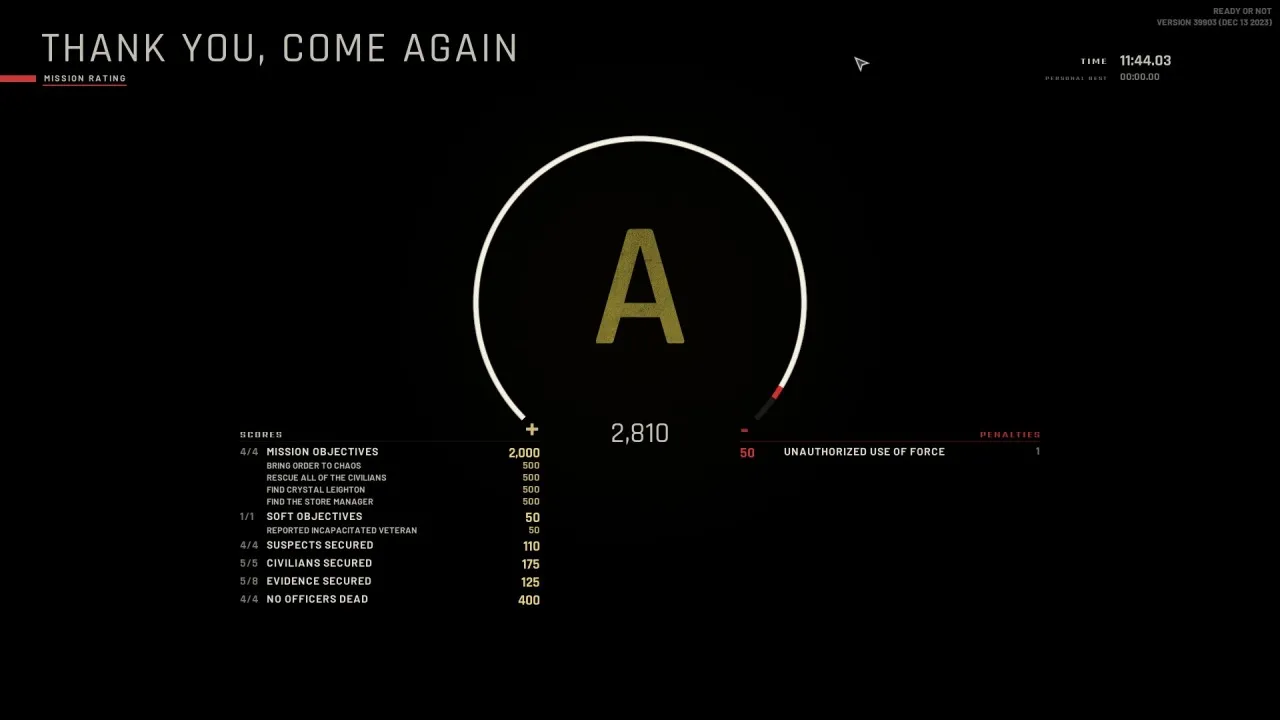The width and height of the screenshot is (1280, 720).
Task: Select the Mission Rating tab
Action: (85, 78)
